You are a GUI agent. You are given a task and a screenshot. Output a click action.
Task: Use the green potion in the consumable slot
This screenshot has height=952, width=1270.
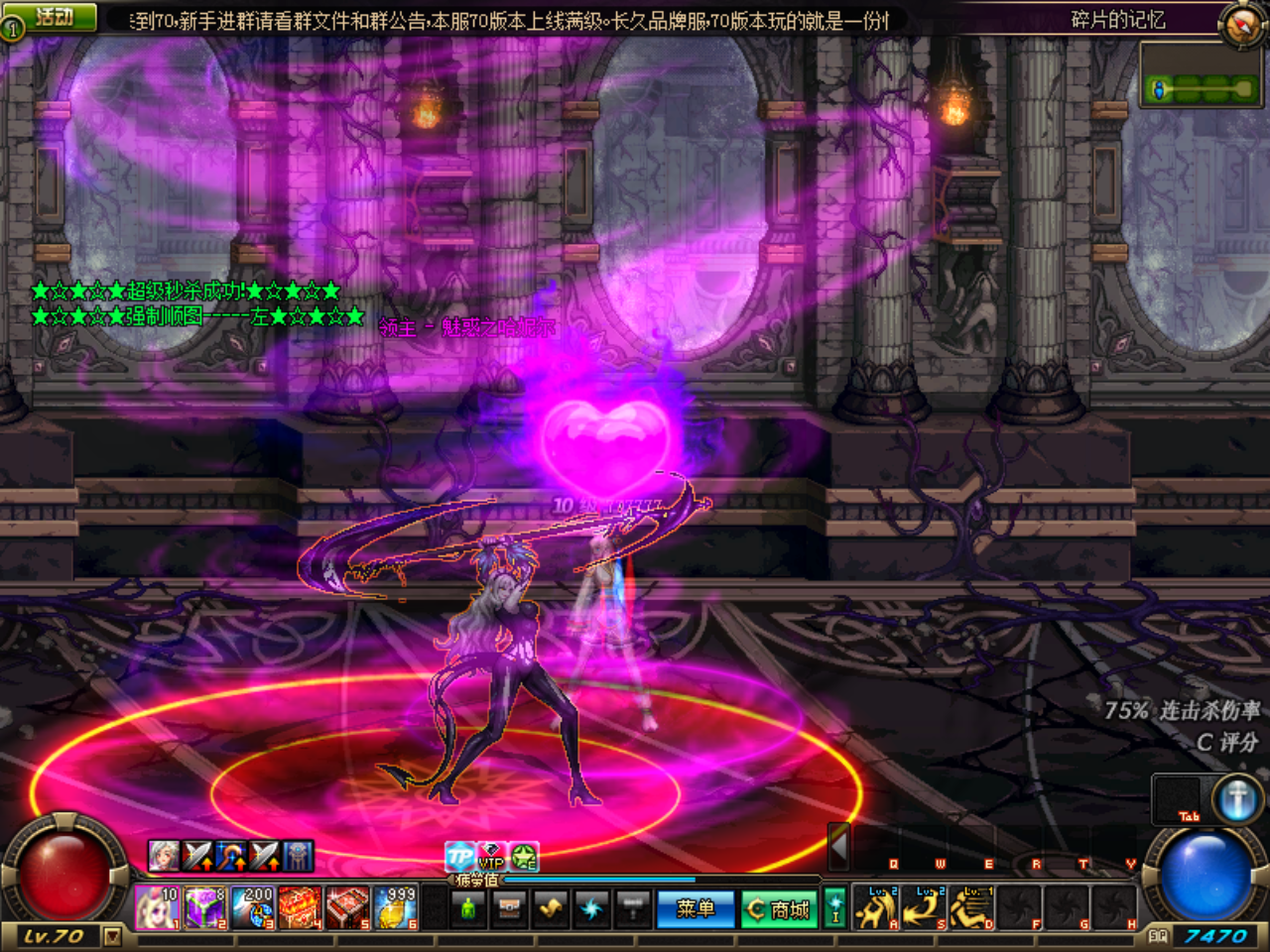(x=466, y=907)
